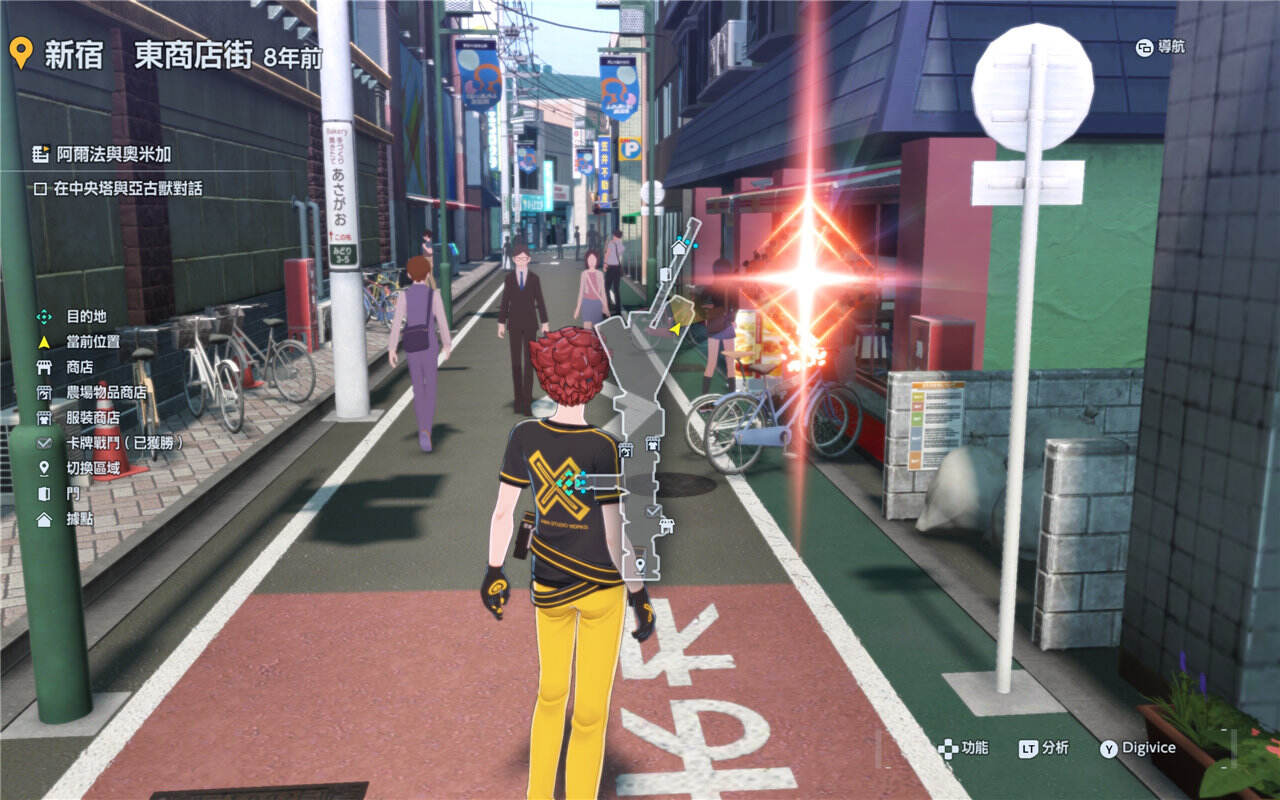Image resolution: width=1280 pixels, height=800 pixels.
Task: Click the cyan destination marker on the map
Action: [x=573, y=484]
